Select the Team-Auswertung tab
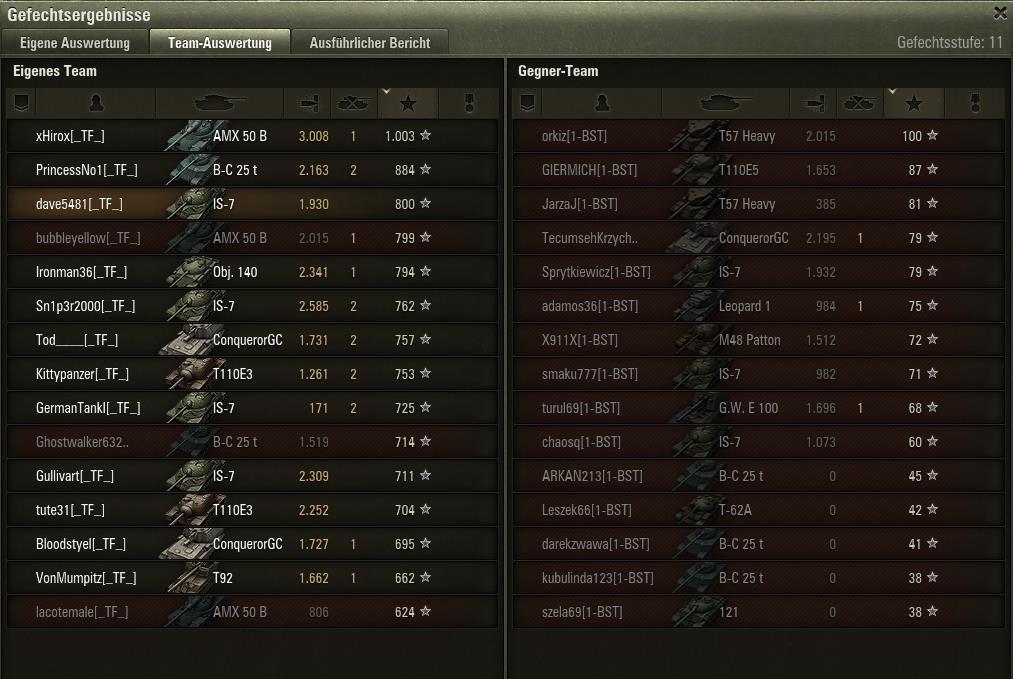 [220, 43]
